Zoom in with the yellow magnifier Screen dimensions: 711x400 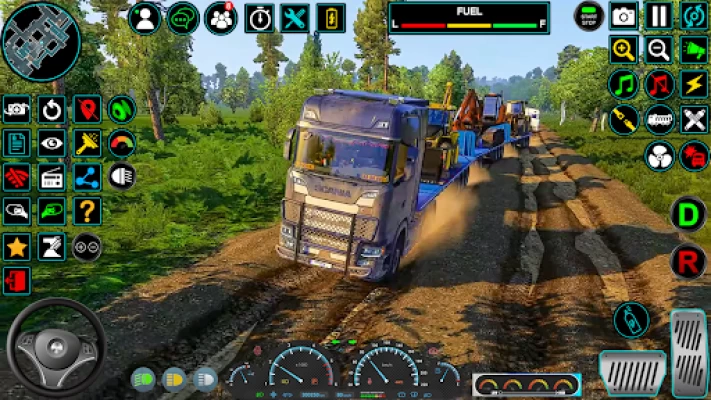point(624,50)
